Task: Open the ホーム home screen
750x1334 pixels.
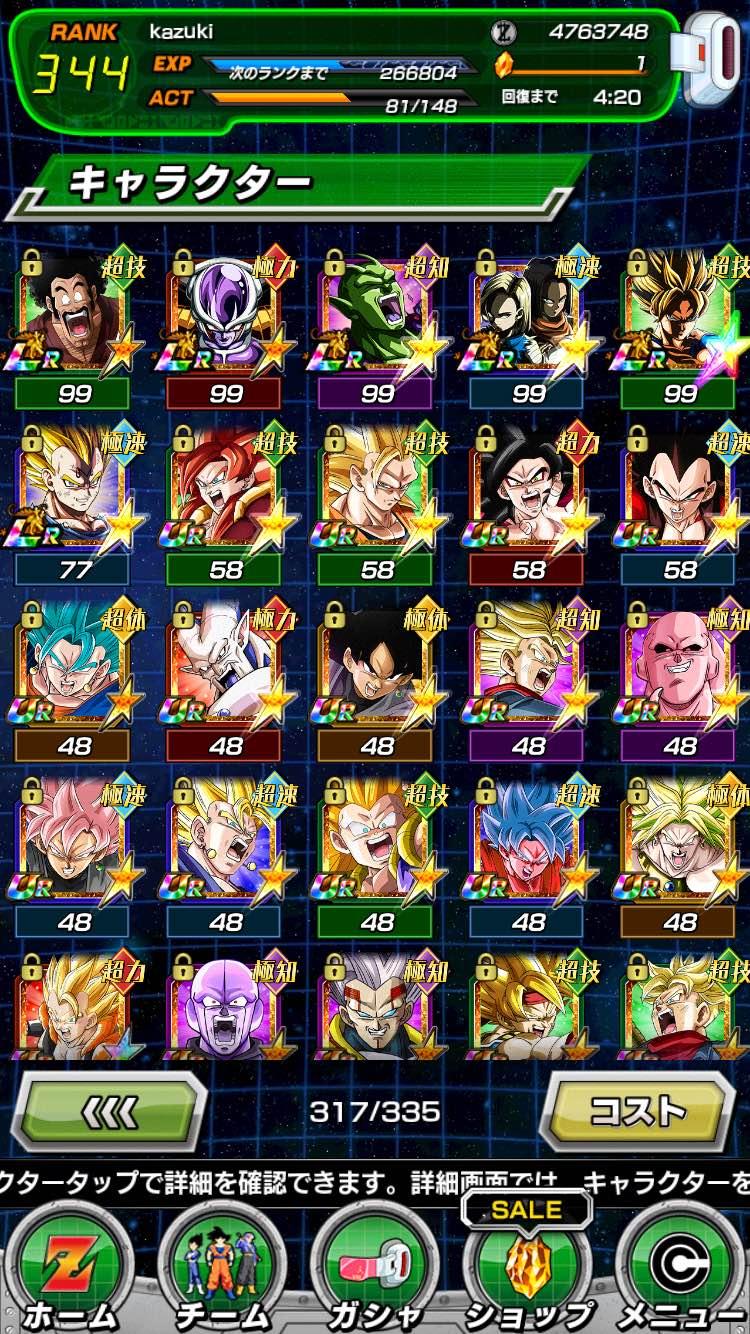Action: click(x=68, y=1270)
